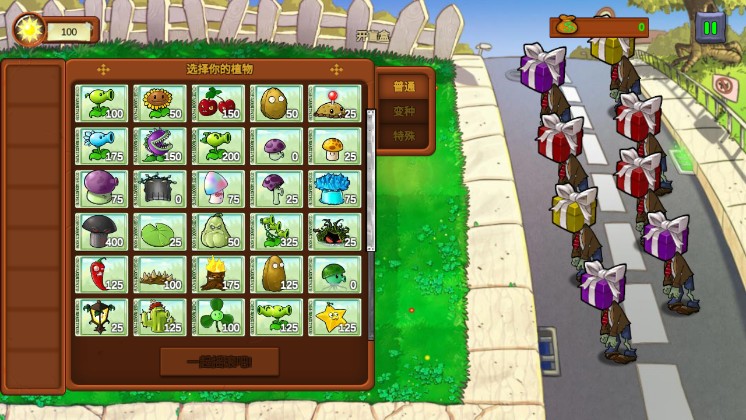746x420 pixels.
Task: Select the Starfruit seed card
Action: point(335,317)
